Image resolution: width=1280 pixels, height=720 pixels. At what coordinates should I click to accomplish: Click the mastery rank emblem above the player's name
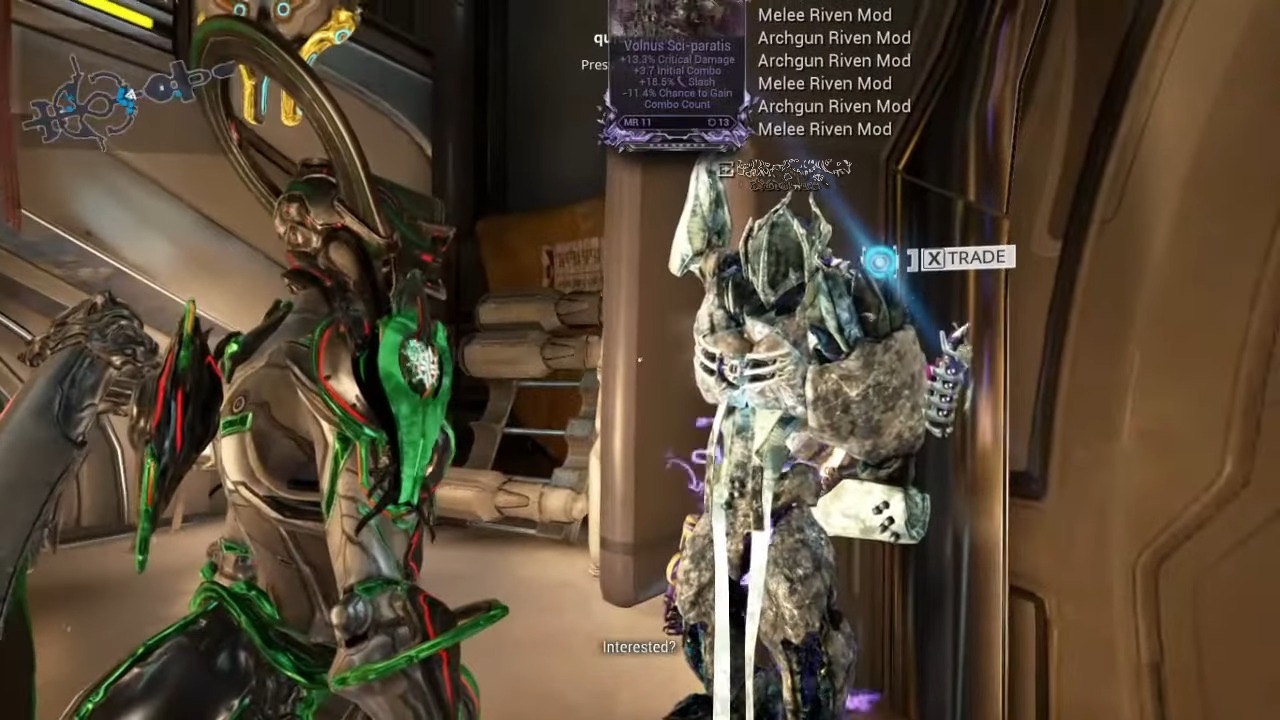coord(727,170)
